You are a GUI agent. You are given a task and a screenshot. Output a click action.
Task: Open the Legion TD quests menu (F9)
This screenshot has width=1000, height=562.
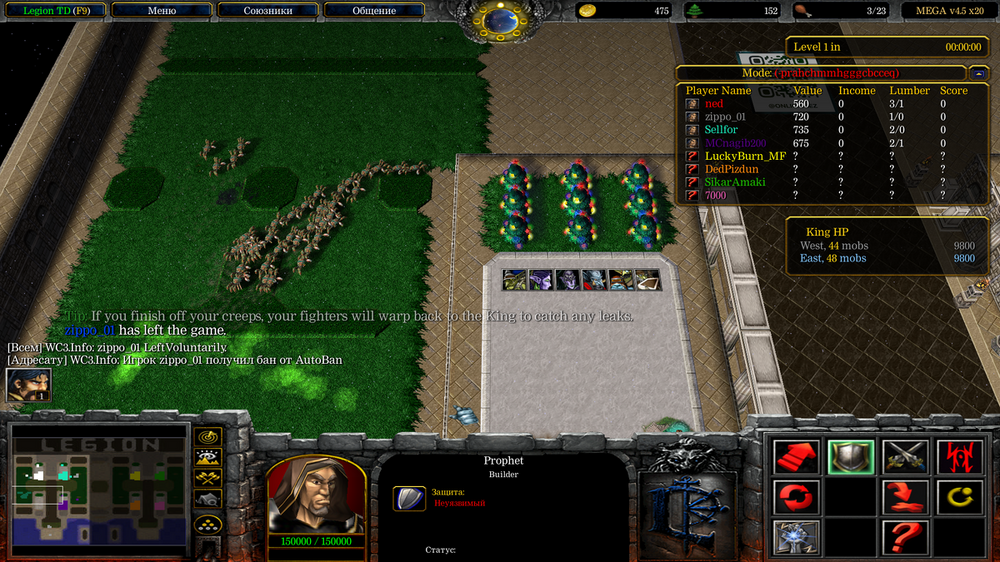[56, 11]
